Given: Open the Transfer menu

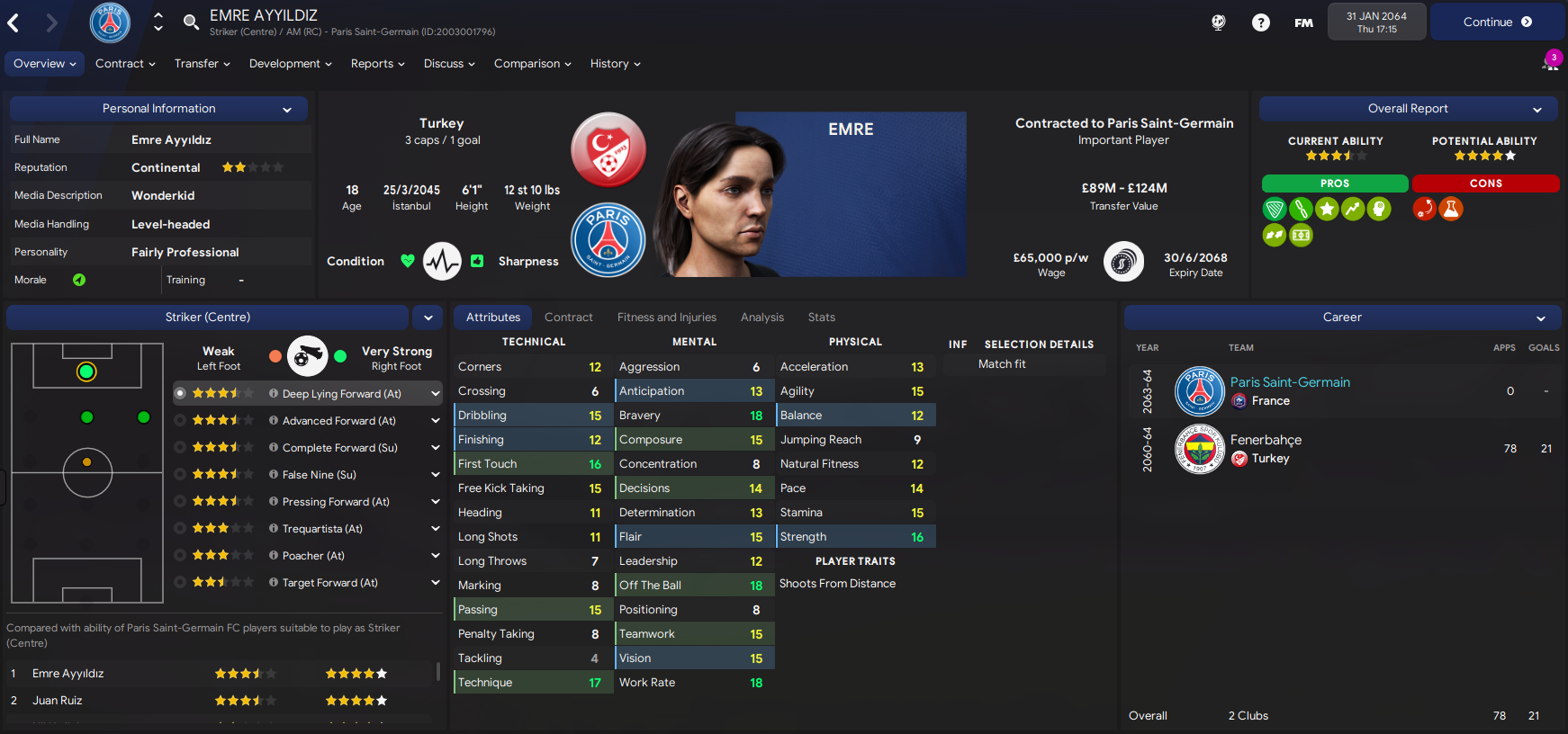Looking at the screenshot, I should 202,64.
